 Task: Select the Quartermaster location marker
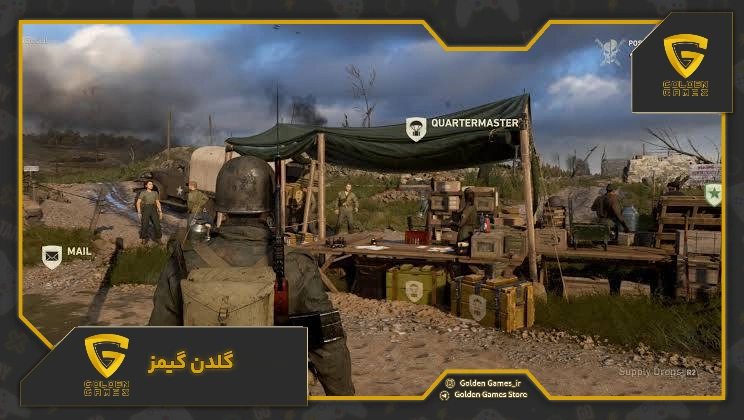click(x=416, y=127)
